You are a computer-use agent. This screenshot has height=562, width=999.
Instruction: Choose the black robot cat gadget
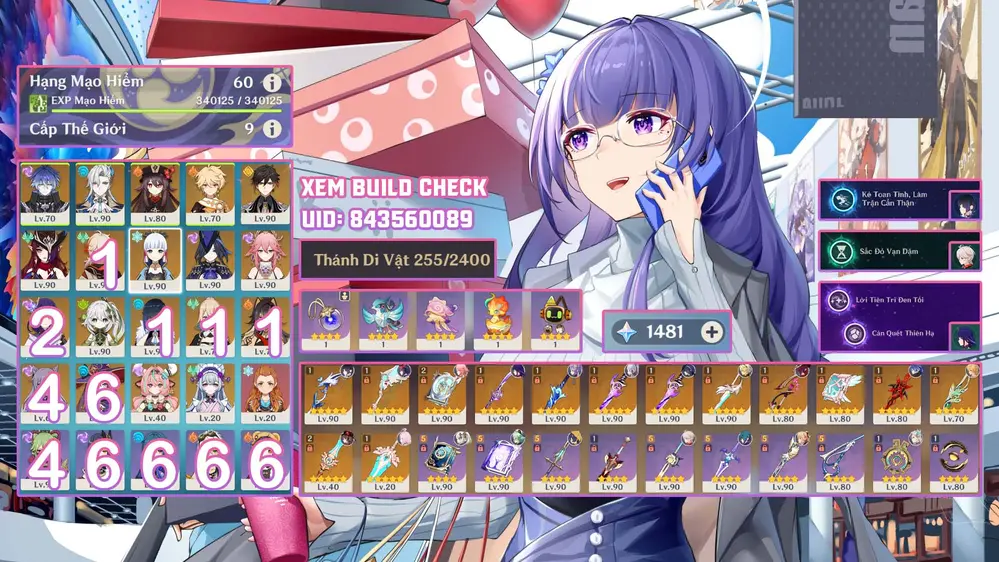pos(552,320)
